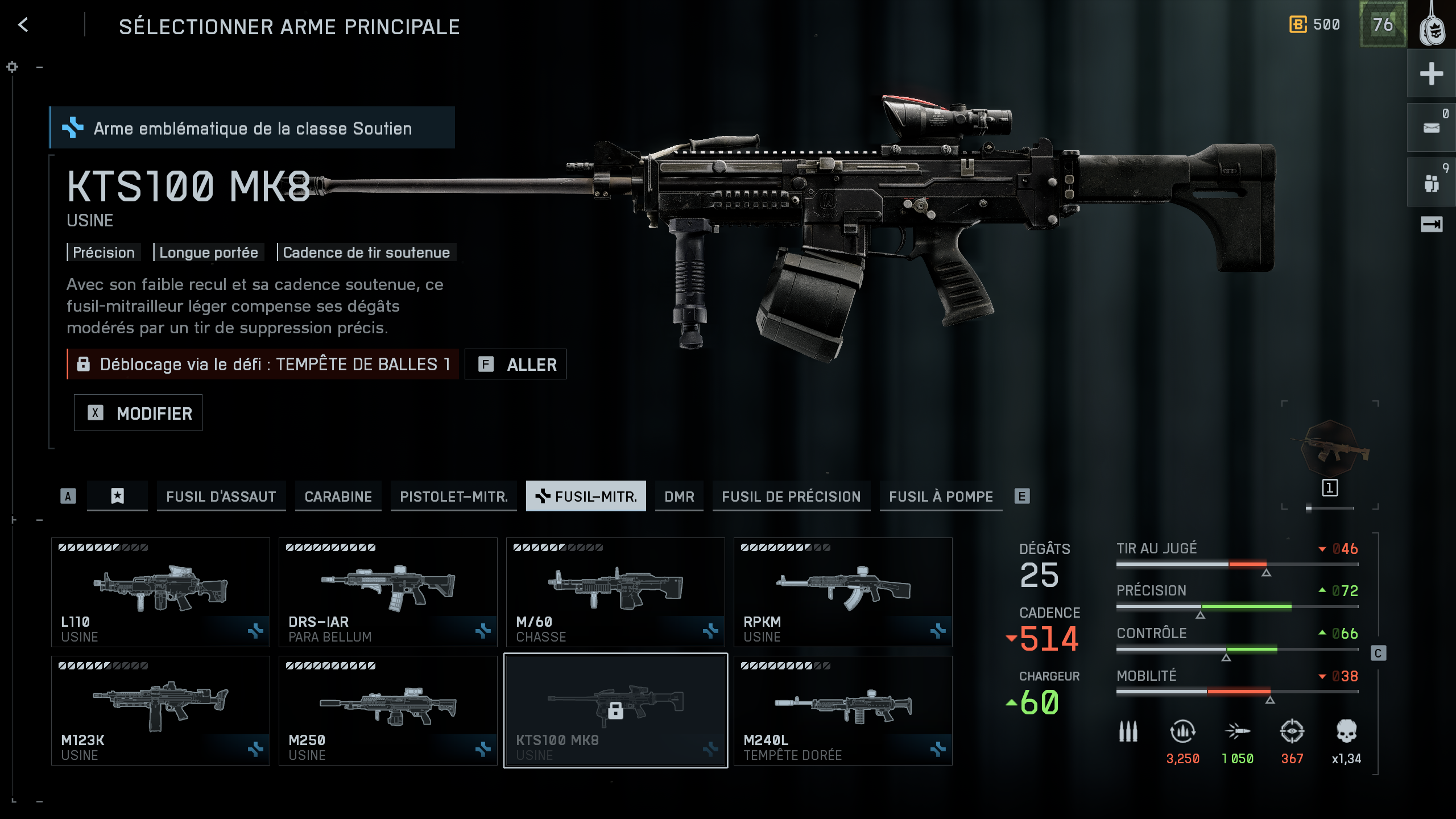Click the locked KTS100 MK8 tile

615,710
